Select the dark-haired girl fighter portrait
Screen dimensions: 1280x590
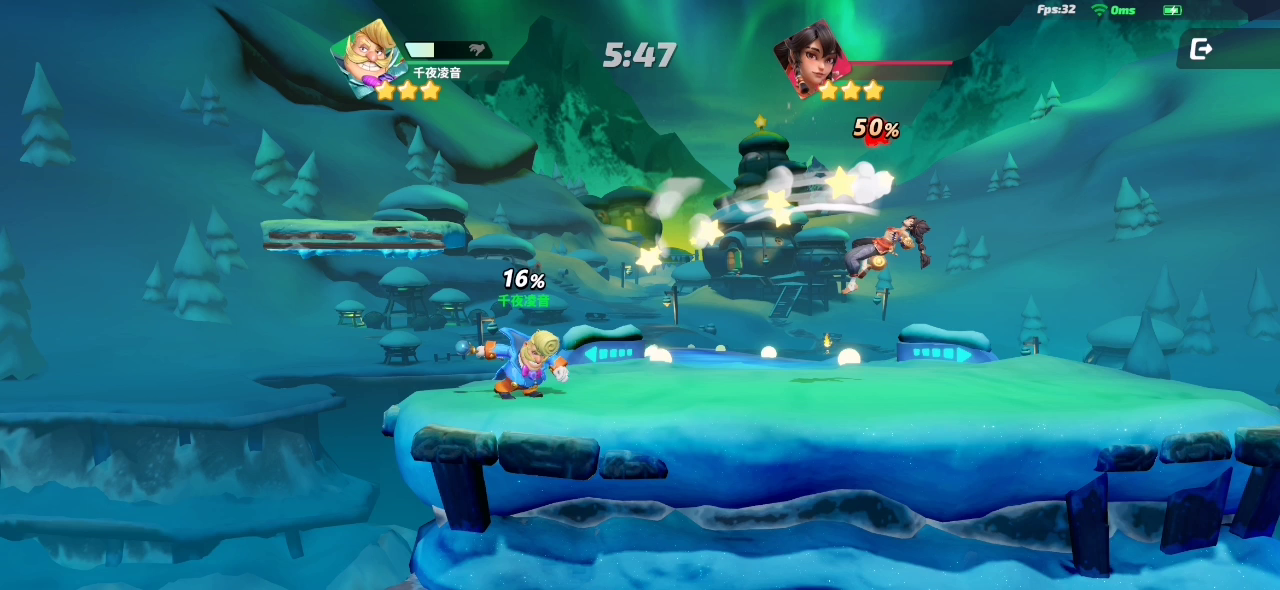(810, 58)
